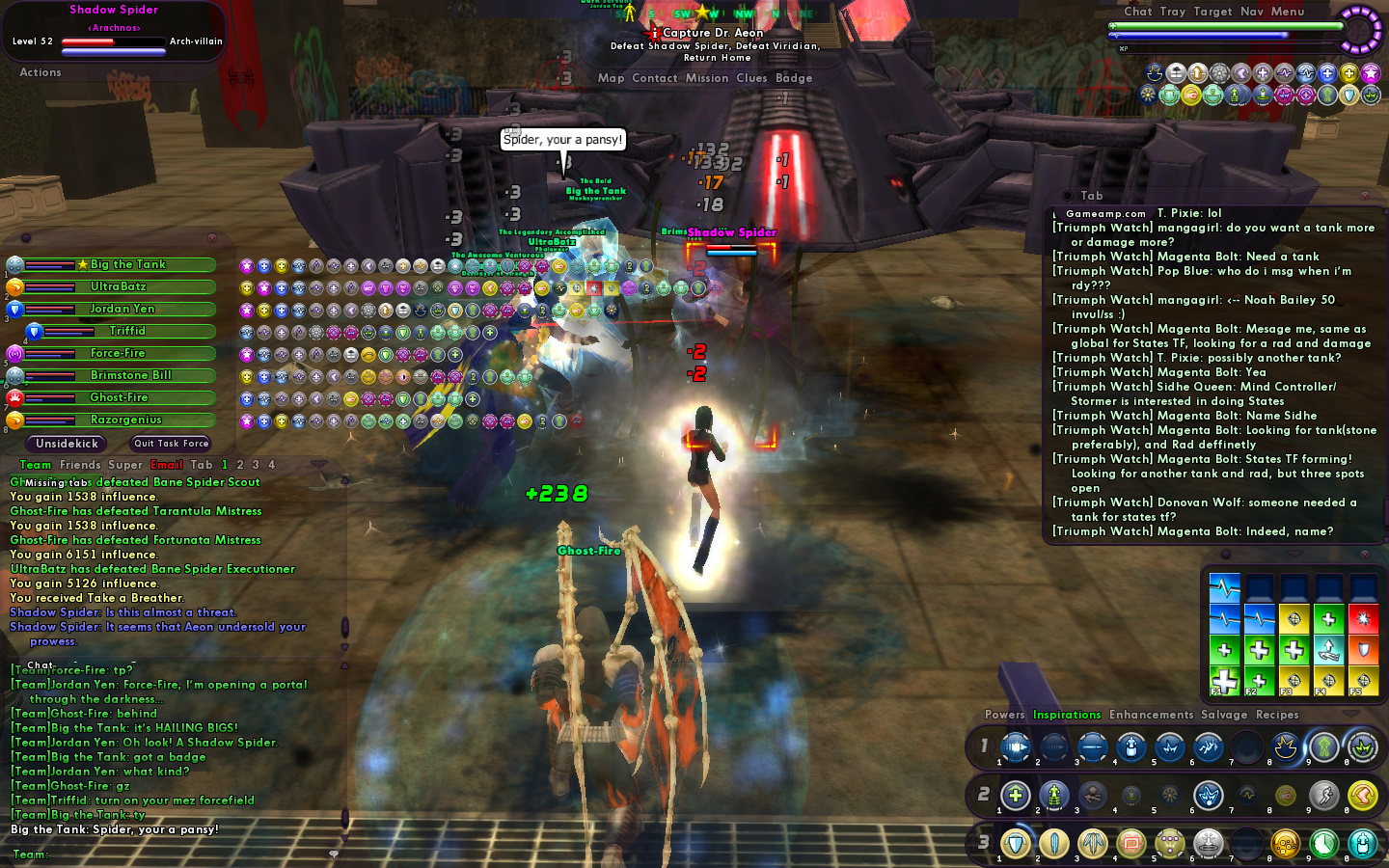Screen dimensions: 1389x868
Task: Quit Task Force
Action: pyautogui.click(x=171, y=444)
